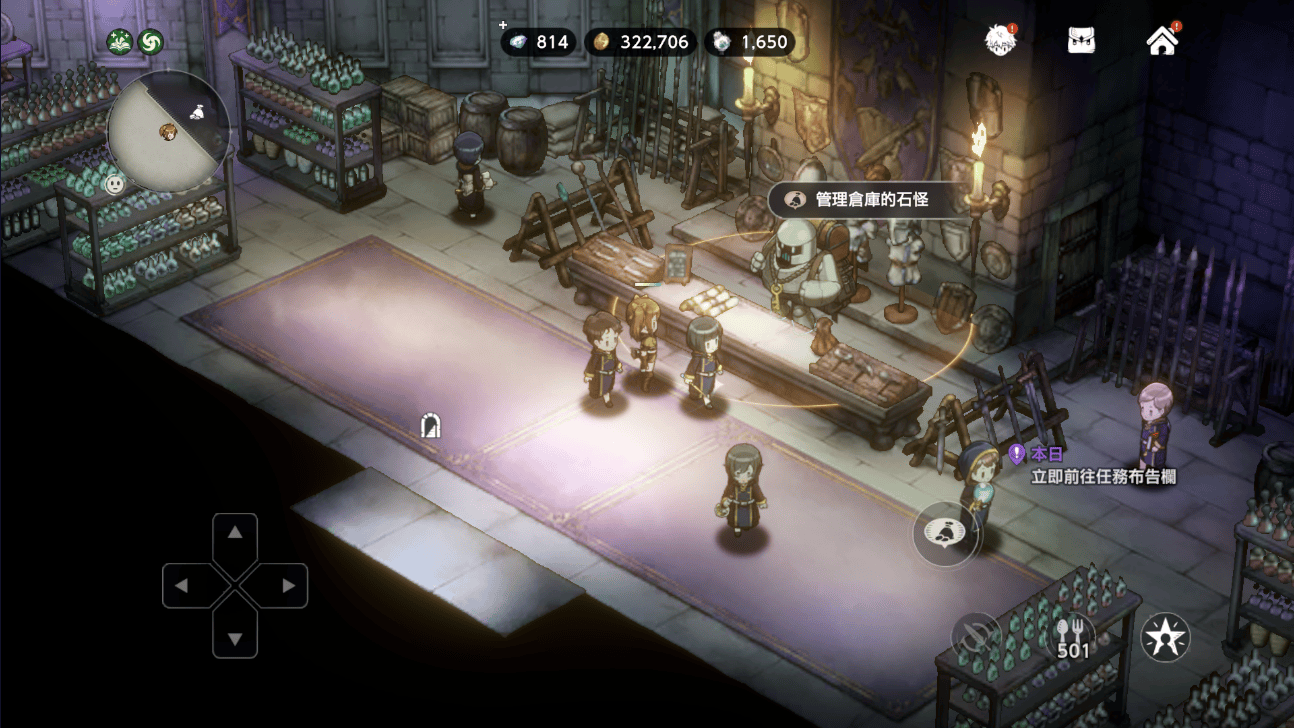The width and height of the screenshot is (1294, 728).
Task: Move down with the D-pad arrow
Action: coord(235,638)
